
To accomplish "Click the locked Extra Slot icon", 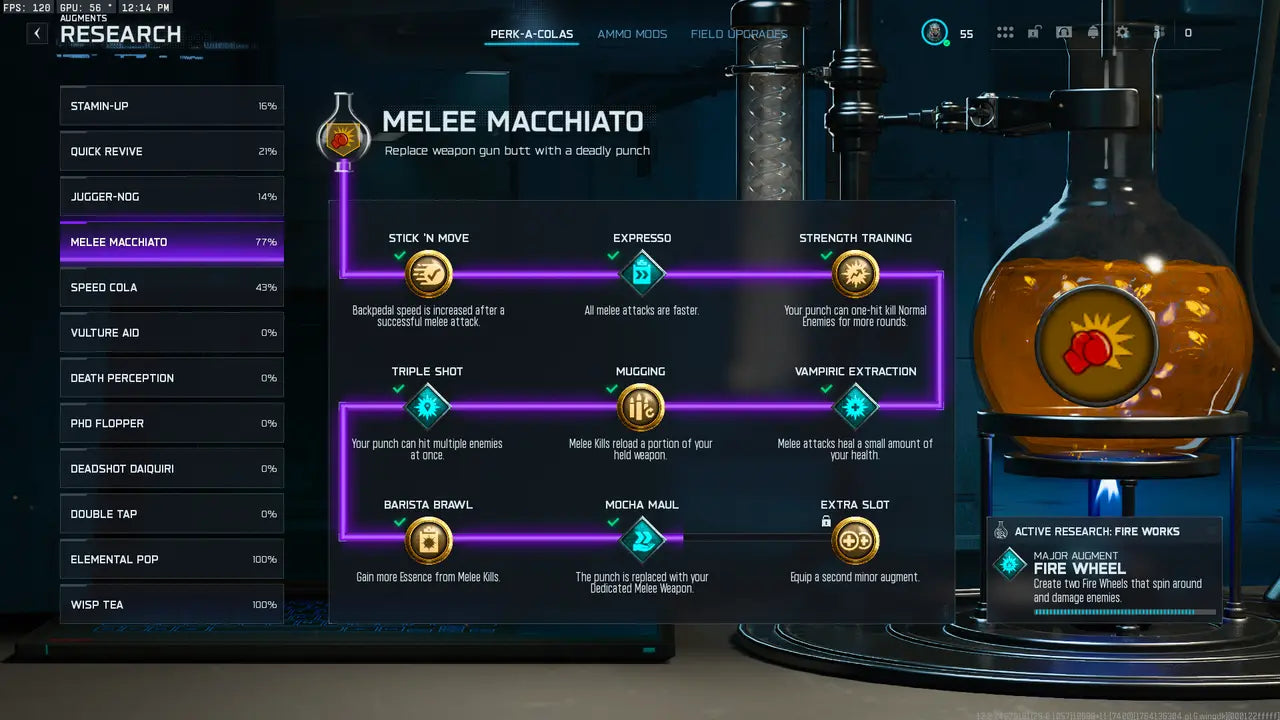I will click(x=855, y=541).
